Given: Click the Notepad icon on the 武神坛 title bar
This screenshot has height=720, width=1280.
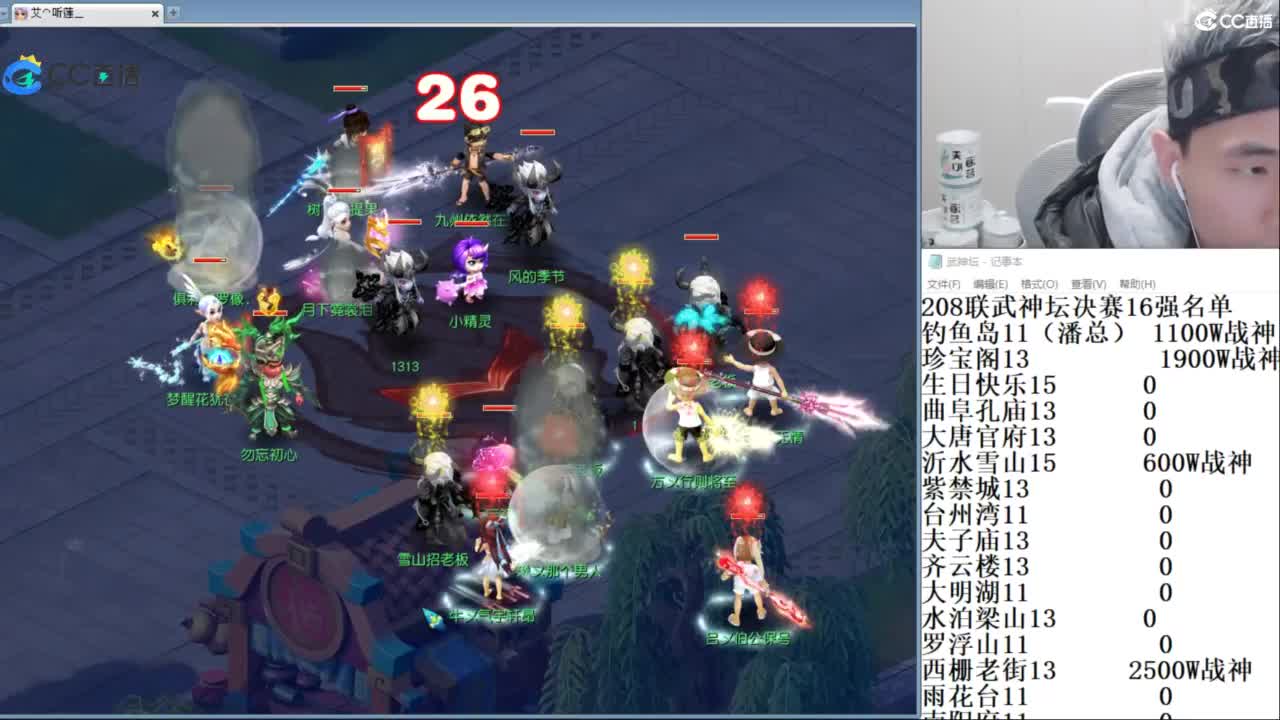Looking at the screenshot, I should pos(934,259).
